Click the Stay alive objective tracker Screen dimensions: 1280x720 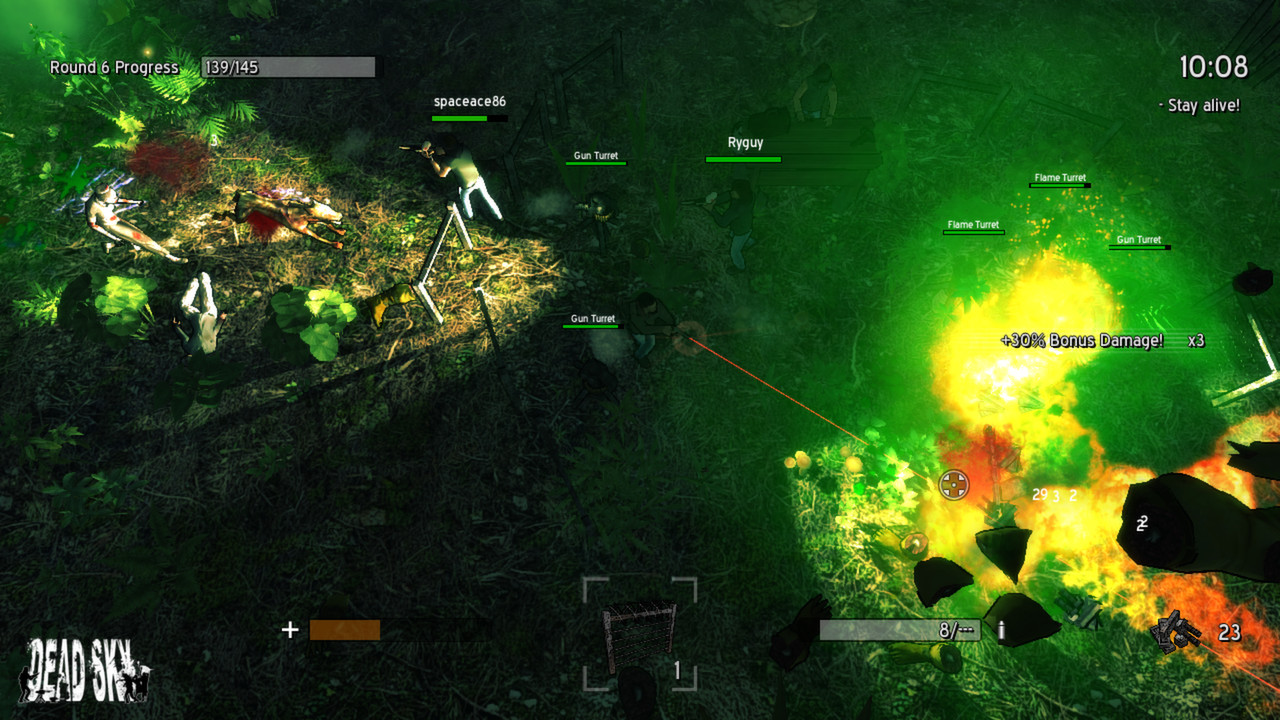pos(1202,106)
